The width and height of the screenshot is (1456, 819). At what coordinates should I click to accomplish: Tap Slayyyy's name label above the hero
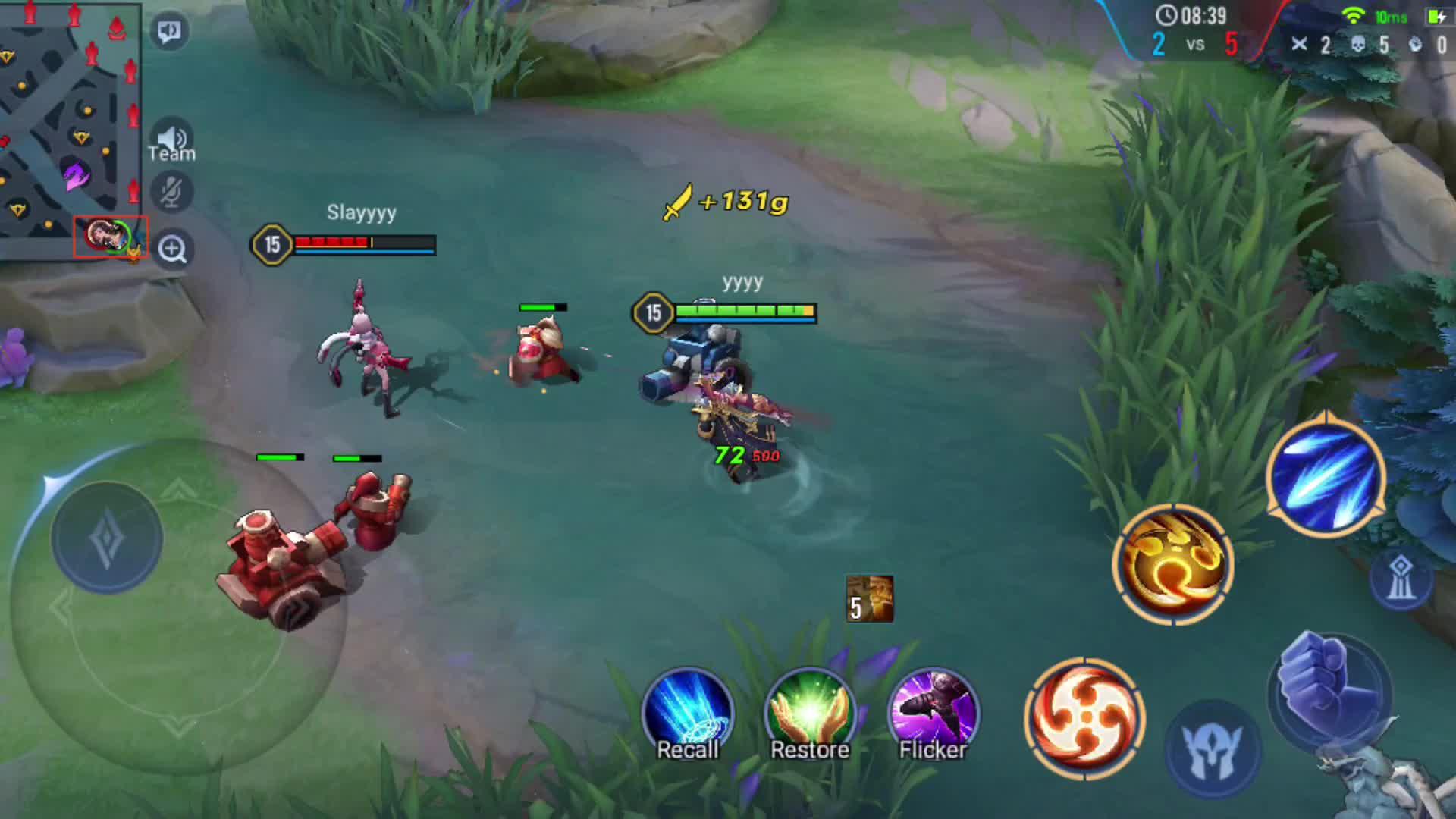click(x=362, y=213)
